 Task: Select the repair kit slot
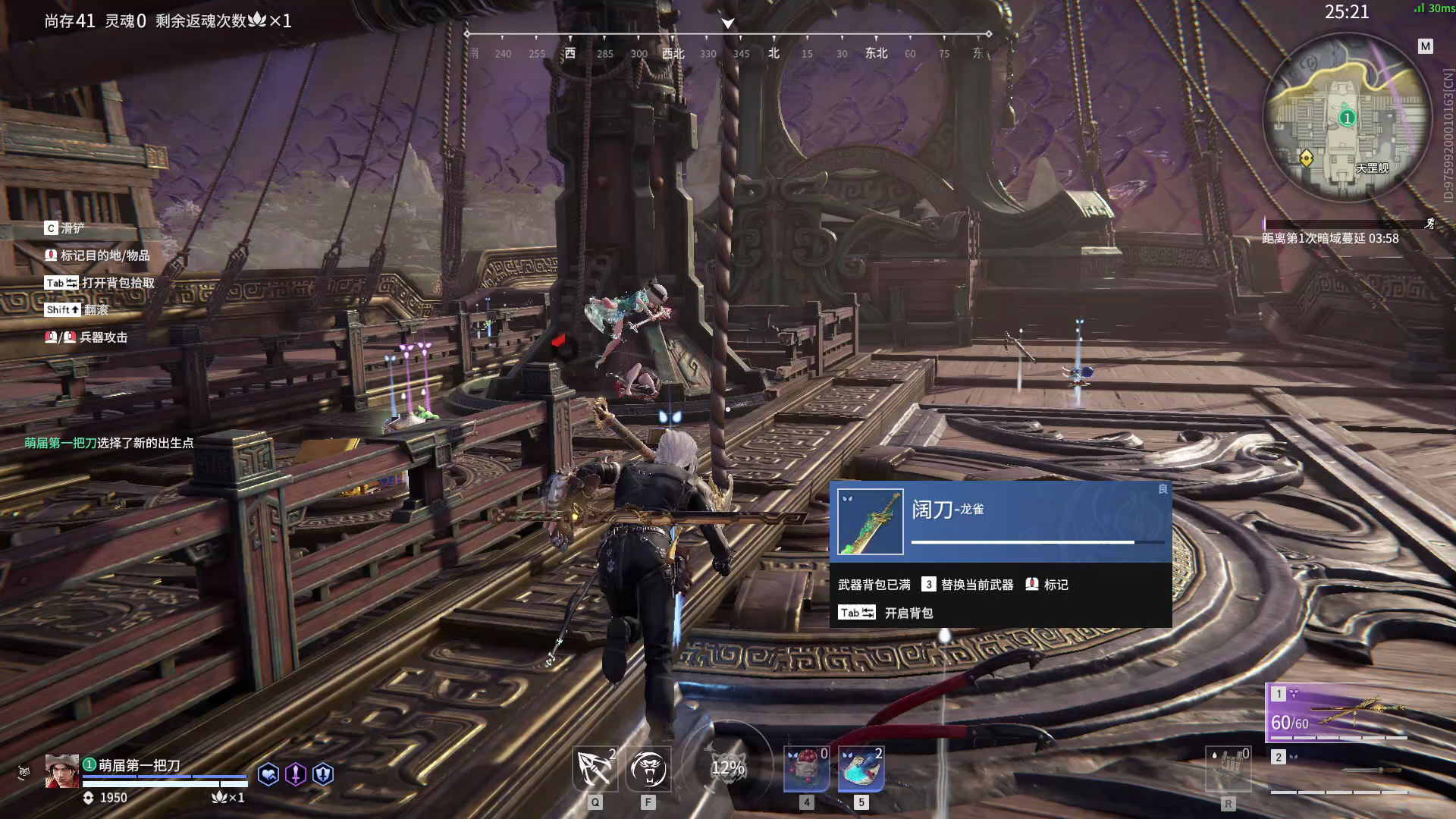click(1228, 770)
